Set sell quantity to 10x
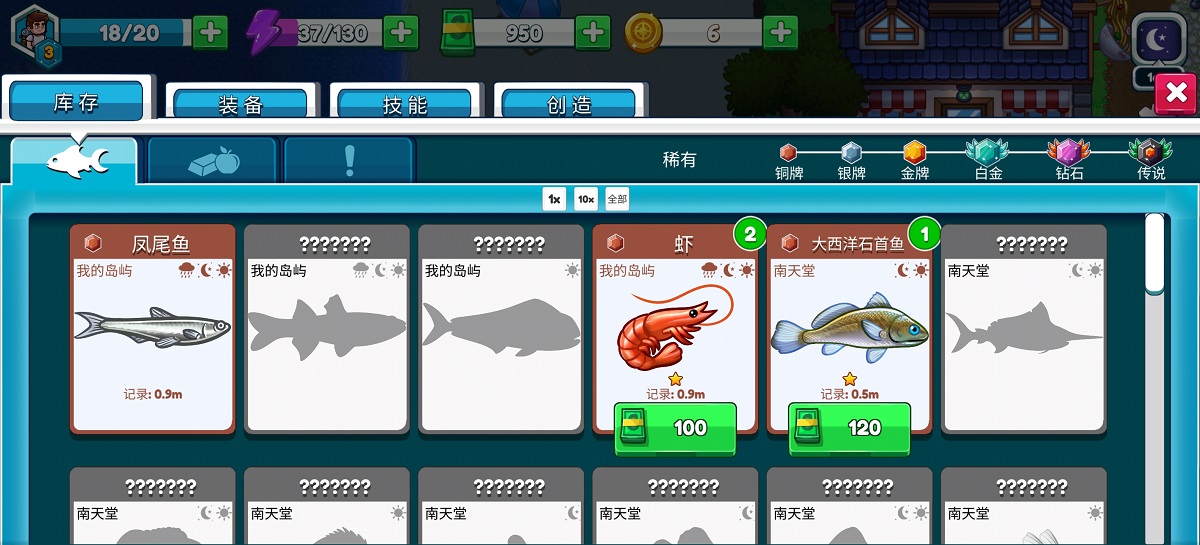 586,199
